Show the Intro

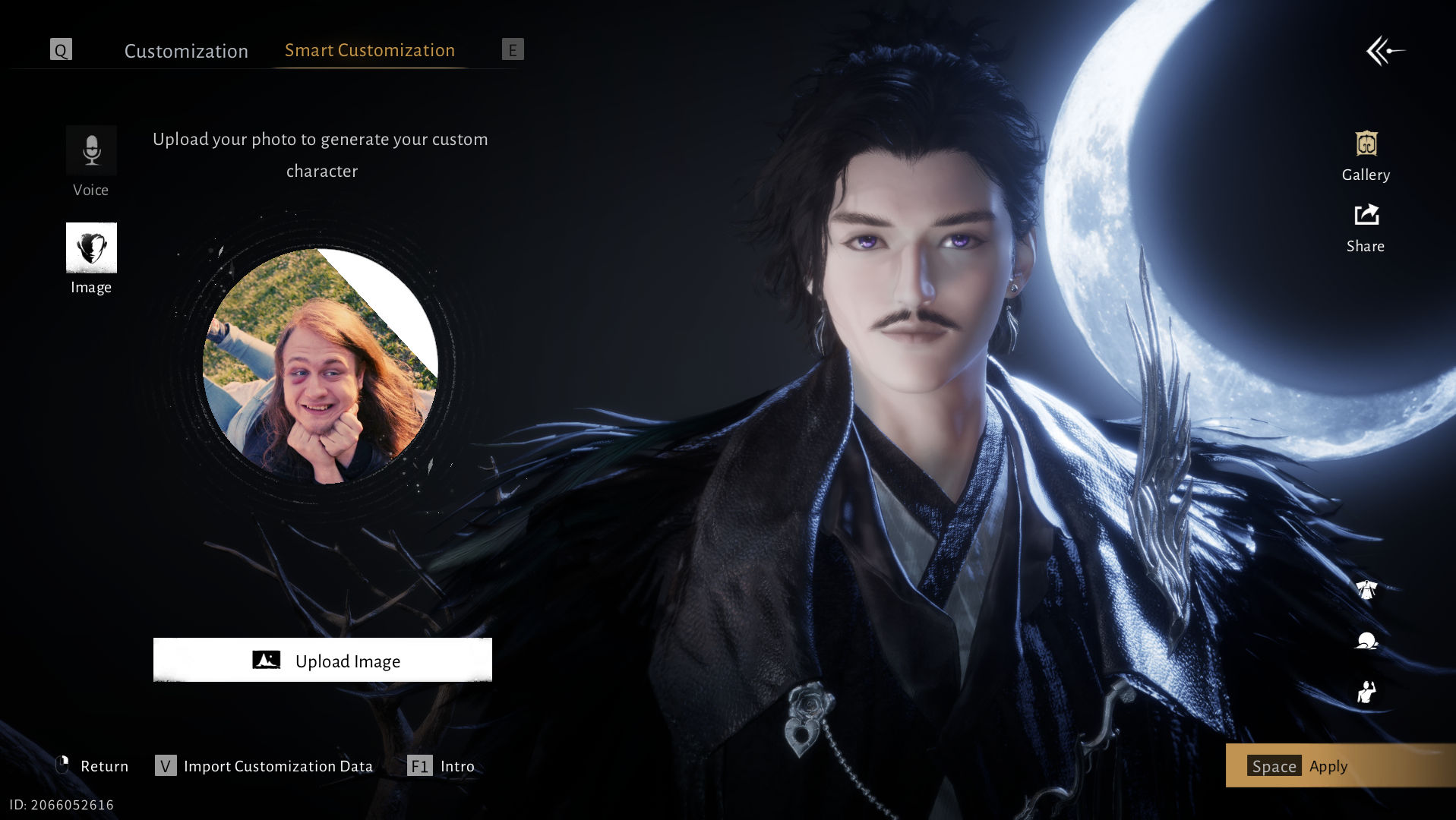[x=441, y=766]
